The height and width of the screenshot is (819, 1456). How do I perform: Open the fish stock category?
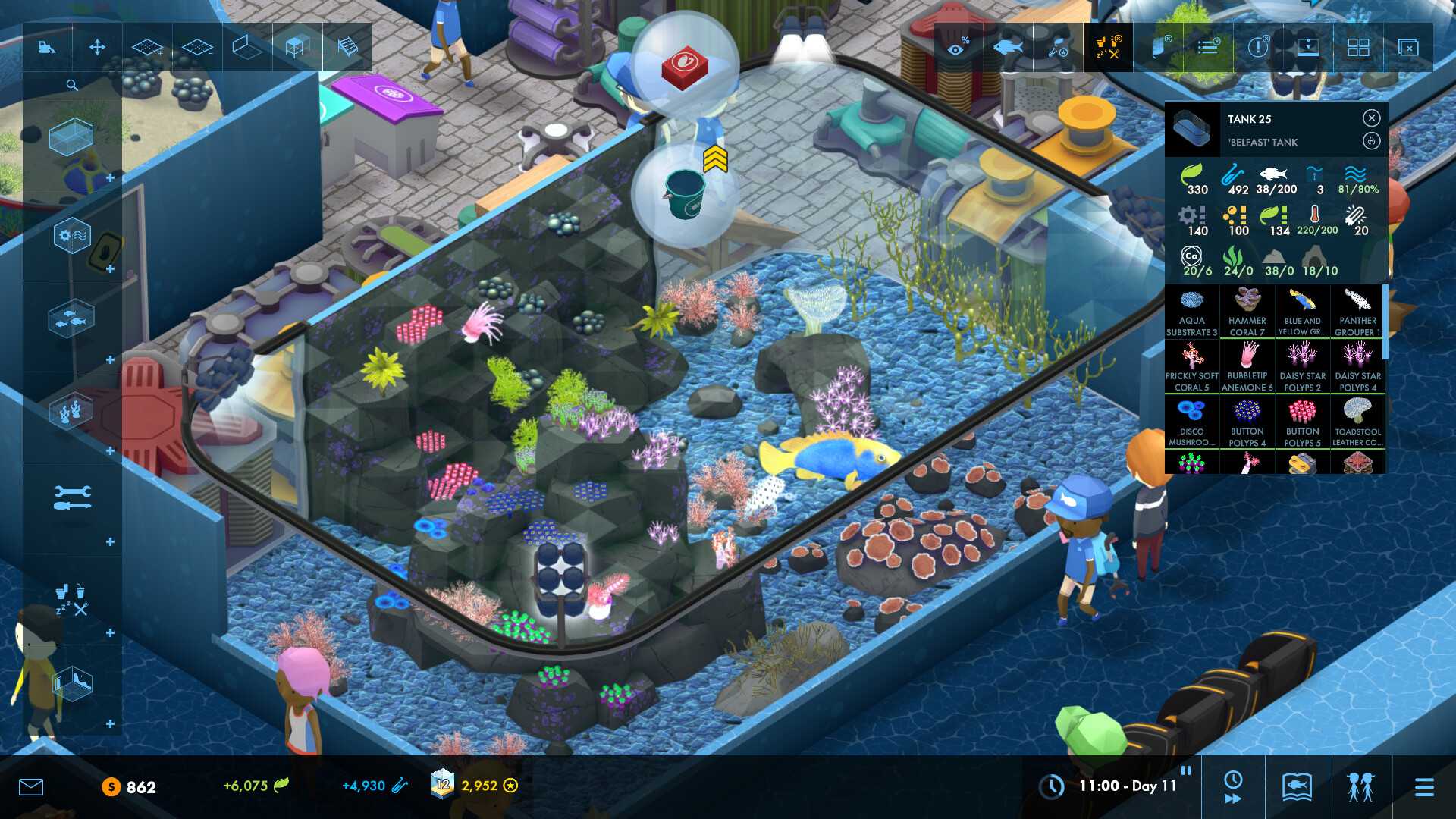[x=71, y=319]
